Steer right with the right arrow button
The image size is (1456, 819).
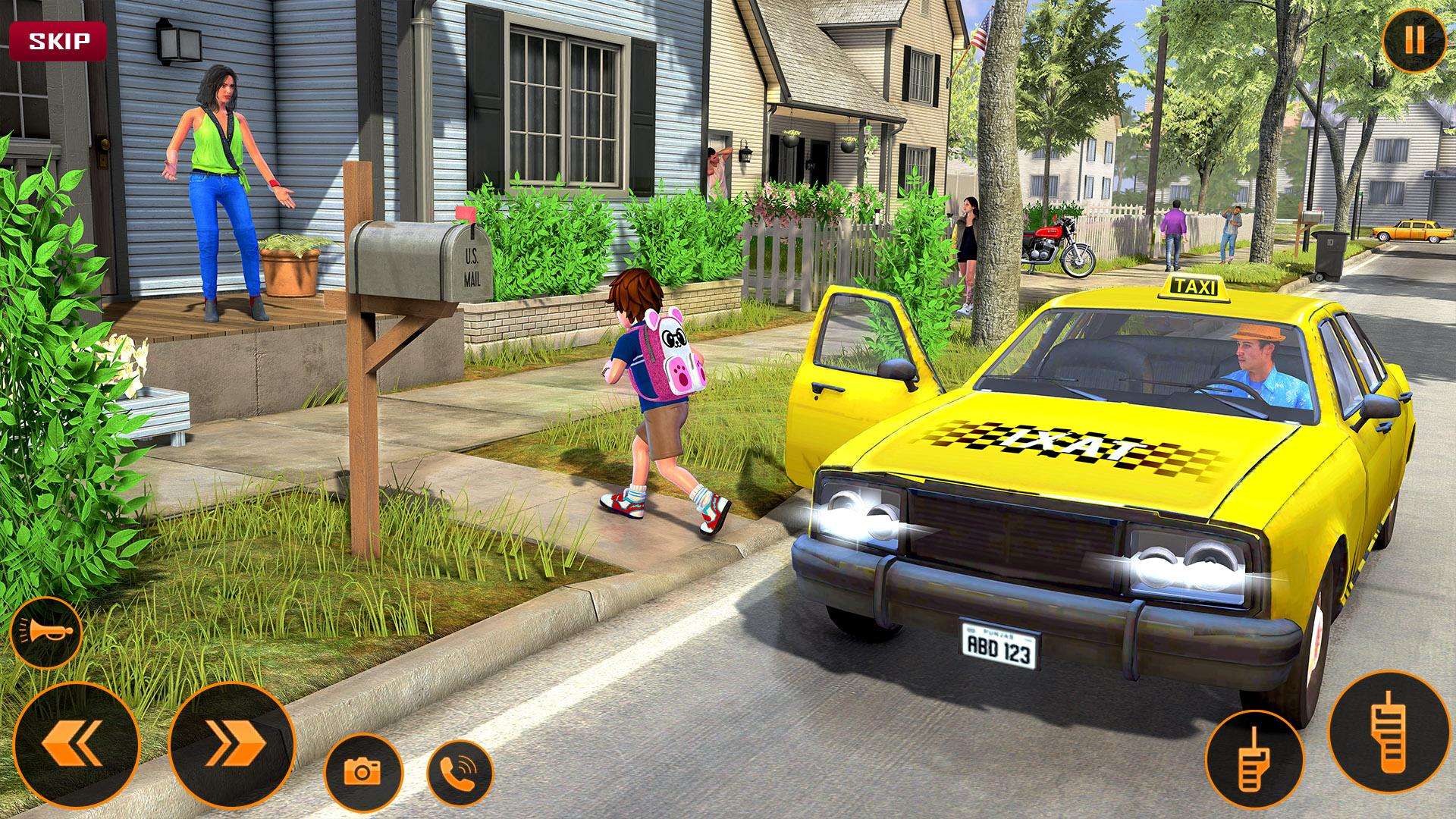click(231, 745)
